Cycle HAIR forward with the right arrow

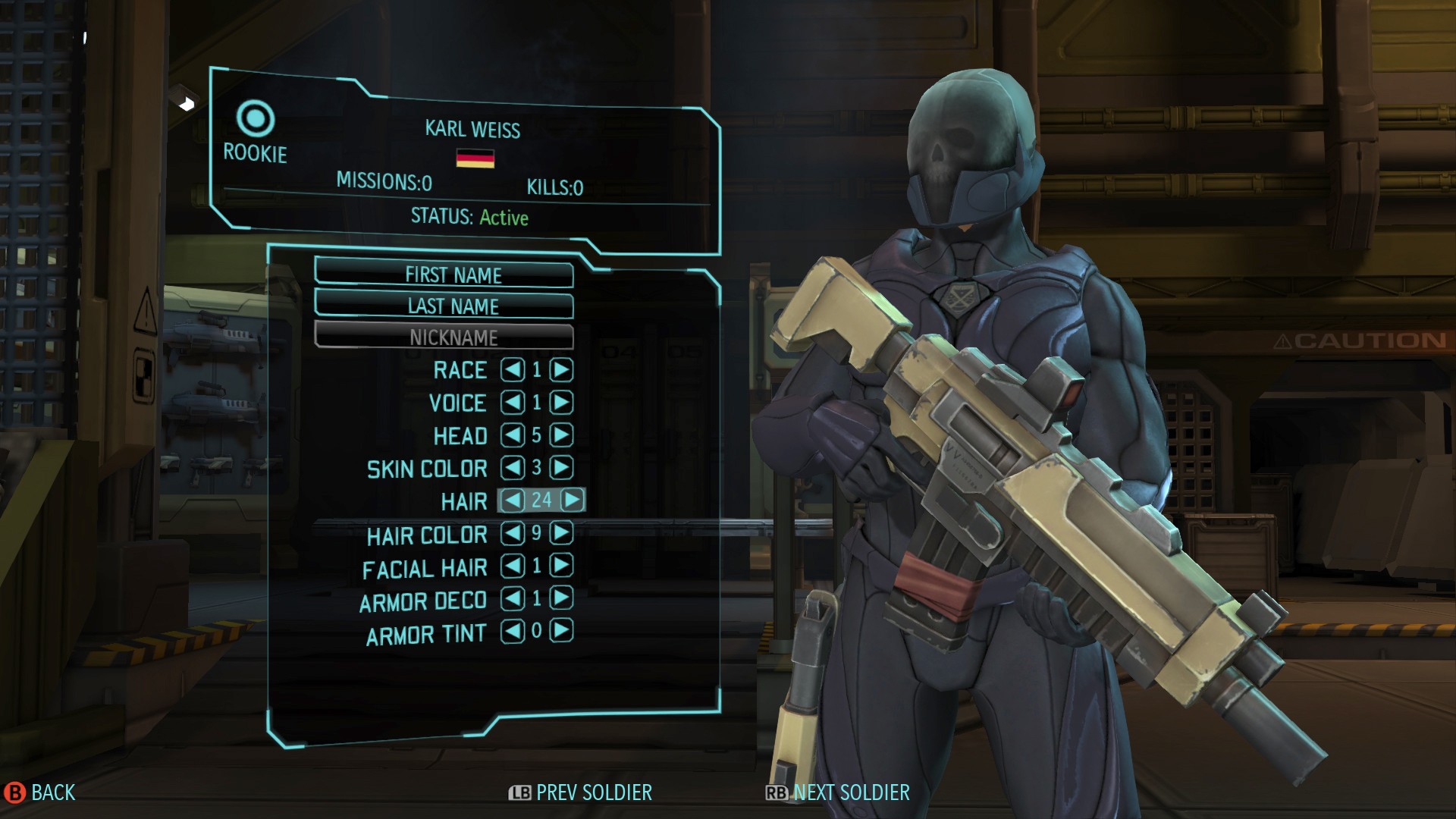pyautogui.click(x=571, y=501)
